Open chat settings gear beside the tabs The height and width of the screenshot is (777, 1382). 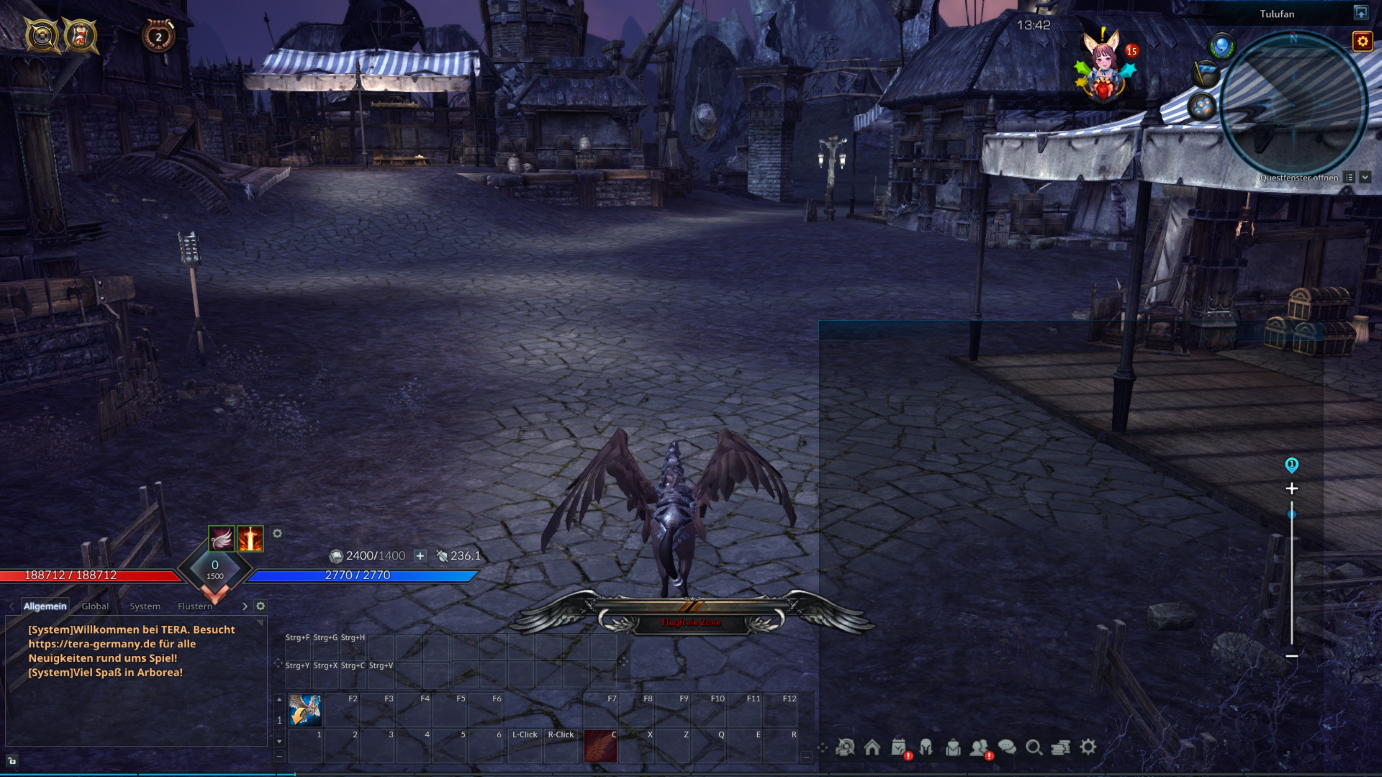click(261, 606)
